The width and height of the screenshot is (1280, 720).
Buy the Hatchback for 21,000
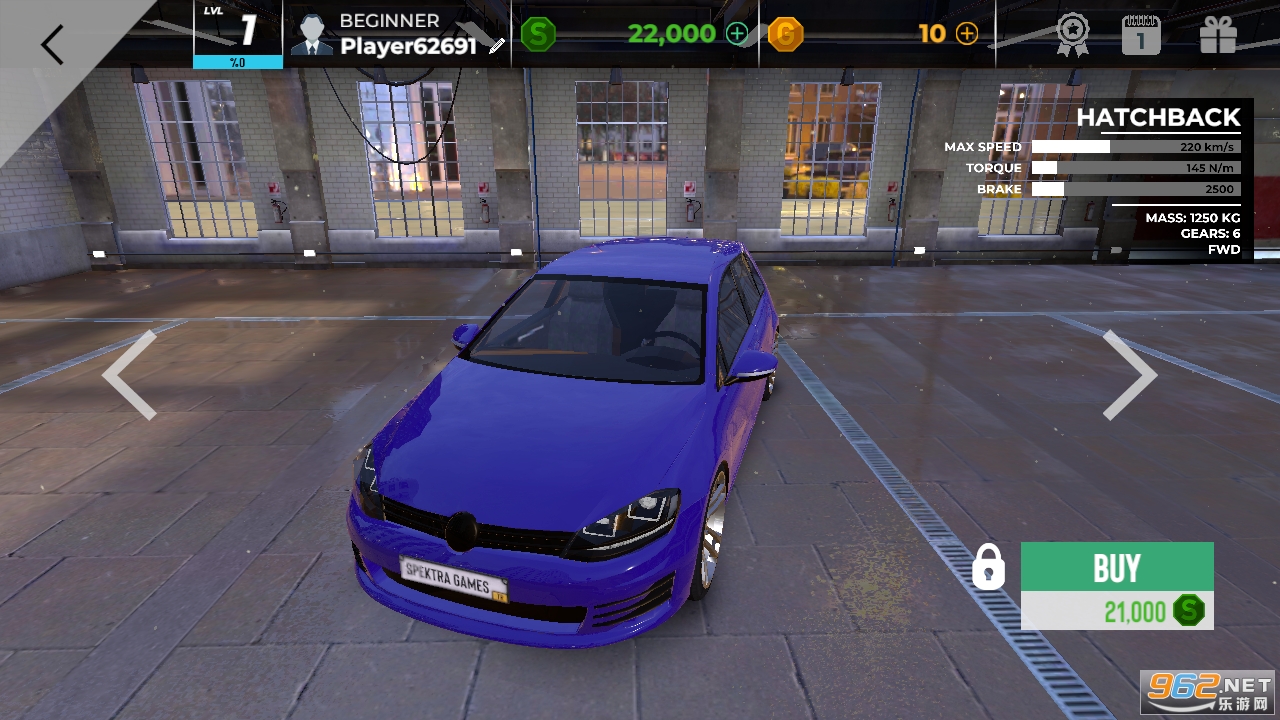pos(1117,585)
